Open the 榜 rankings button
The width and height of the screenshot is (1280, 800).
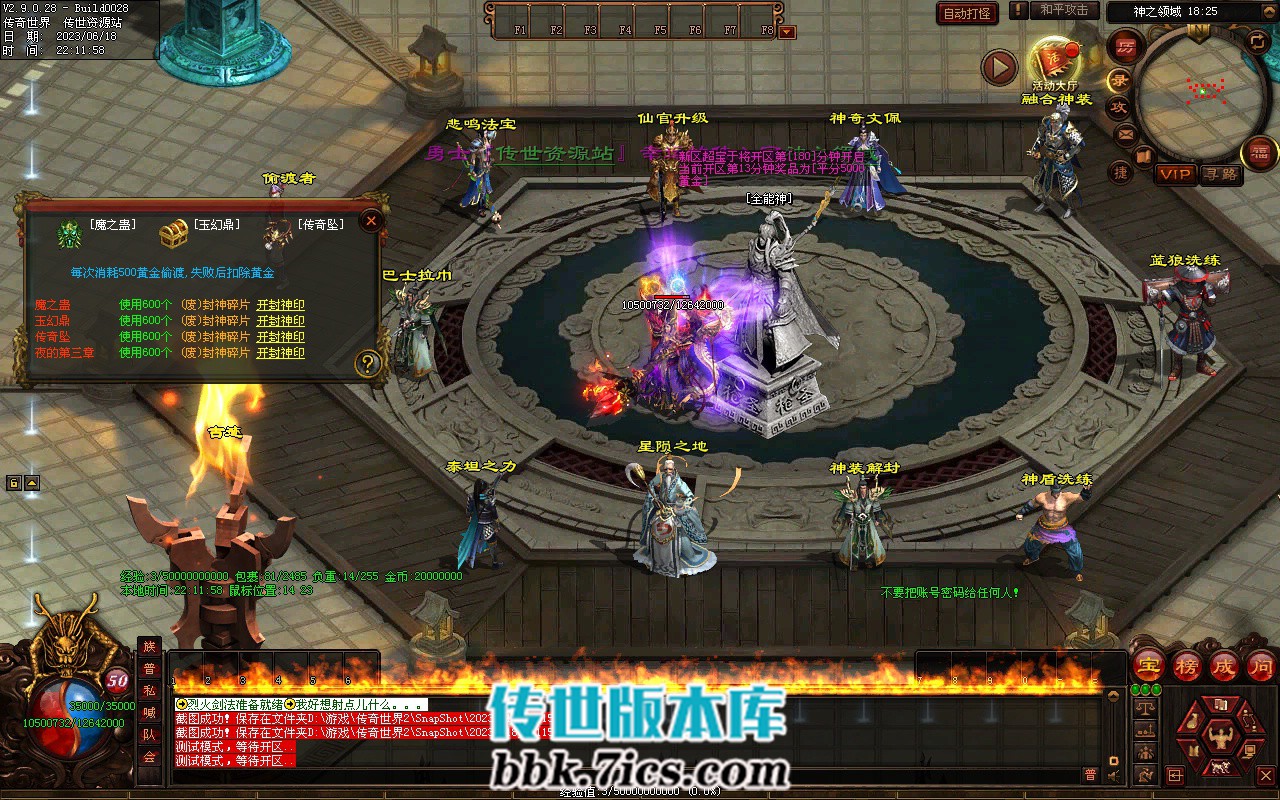point(1187,665)
